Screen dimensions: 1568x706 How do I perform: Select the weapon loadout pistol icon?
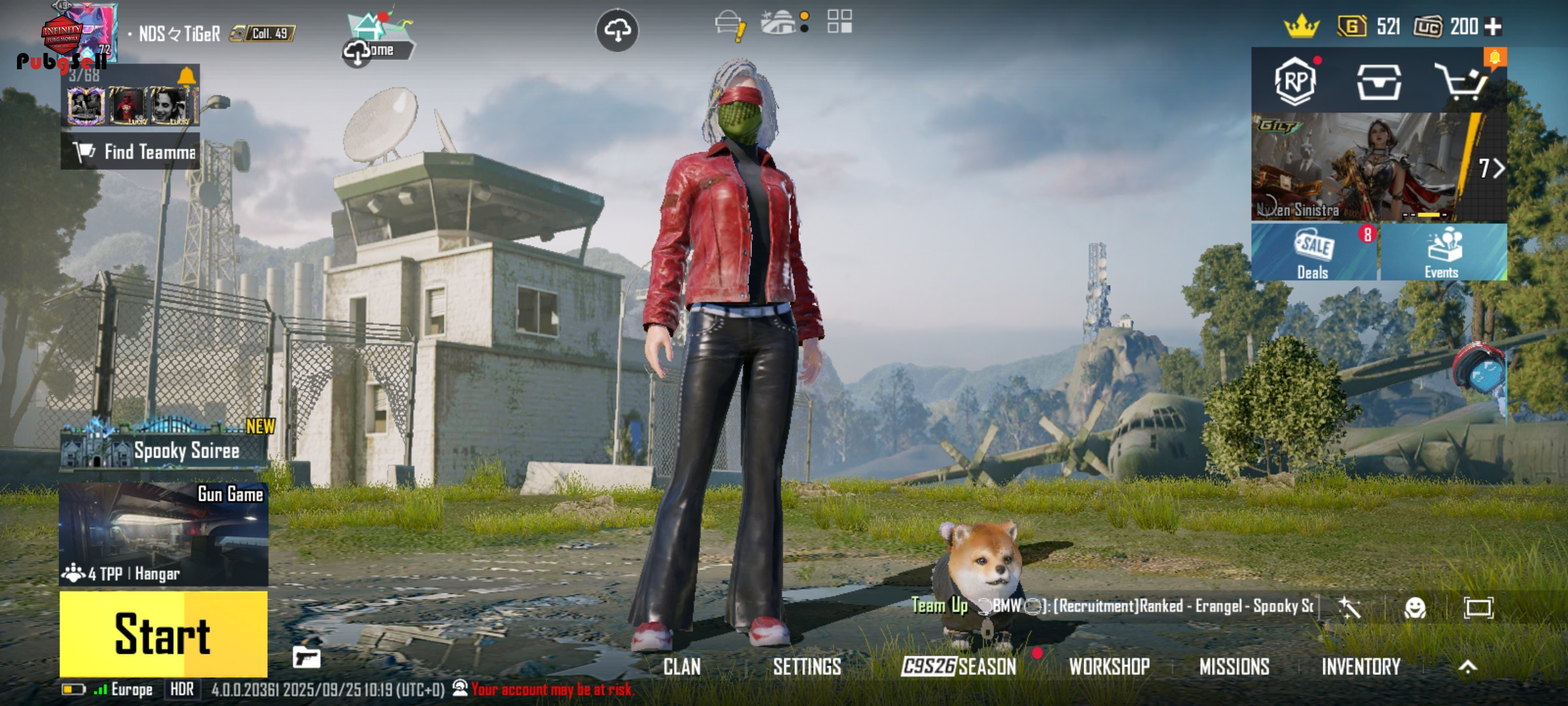(306, 657)
